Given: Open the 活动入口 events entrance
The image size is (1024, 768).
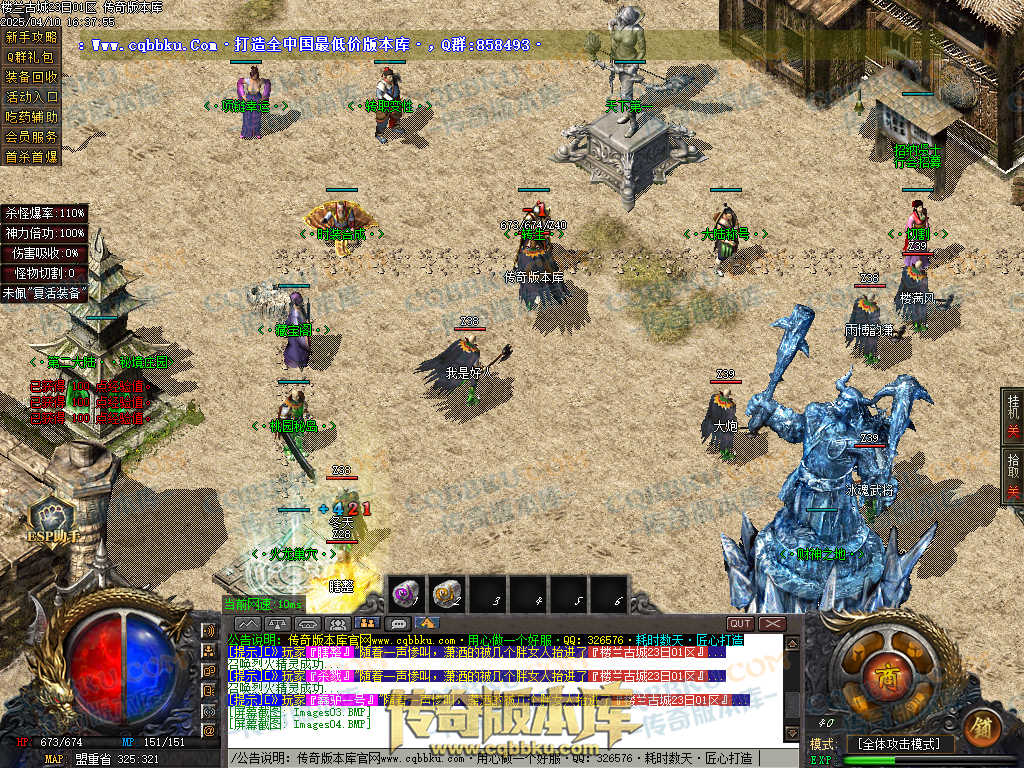Looking at the screenshot, I should point(31,97).
